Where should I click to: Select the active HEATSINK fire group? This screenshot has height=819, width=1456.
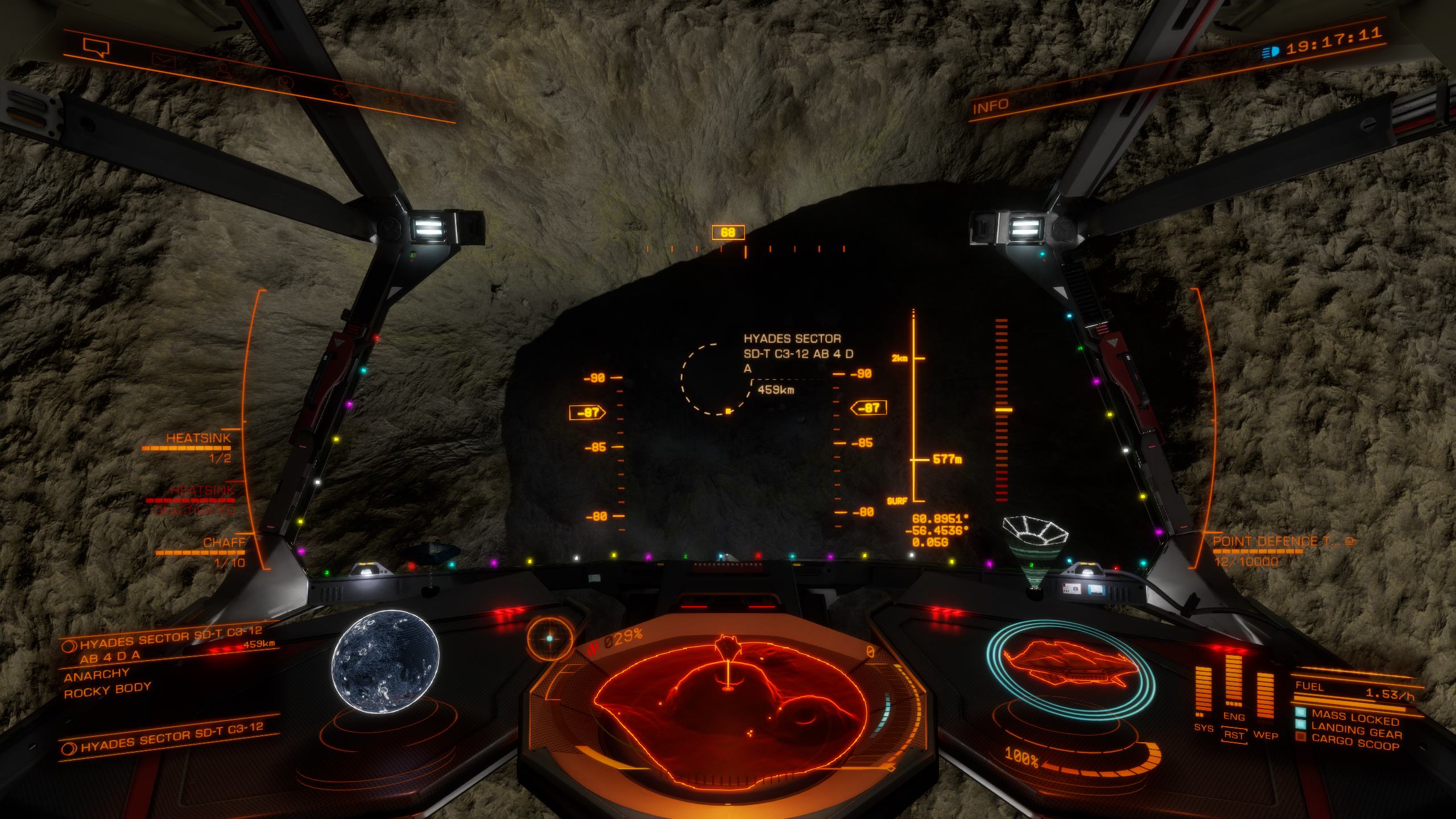tap(198, 439)
